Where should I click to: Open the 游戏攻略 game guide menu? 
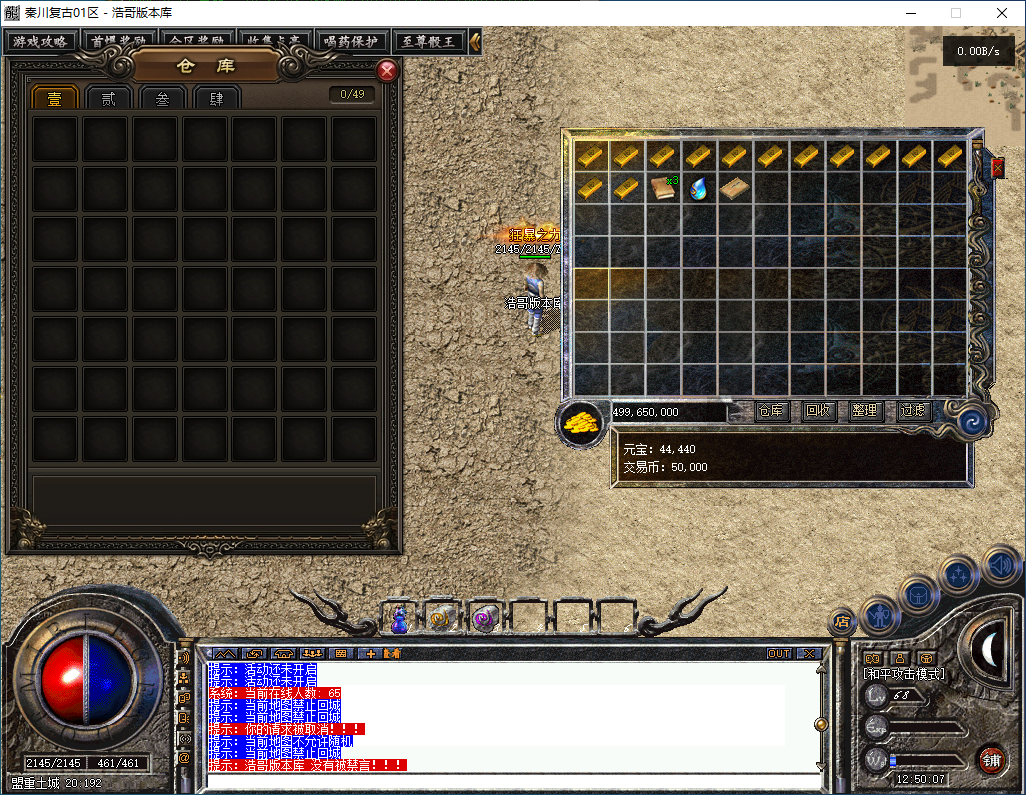pos(41,42)
